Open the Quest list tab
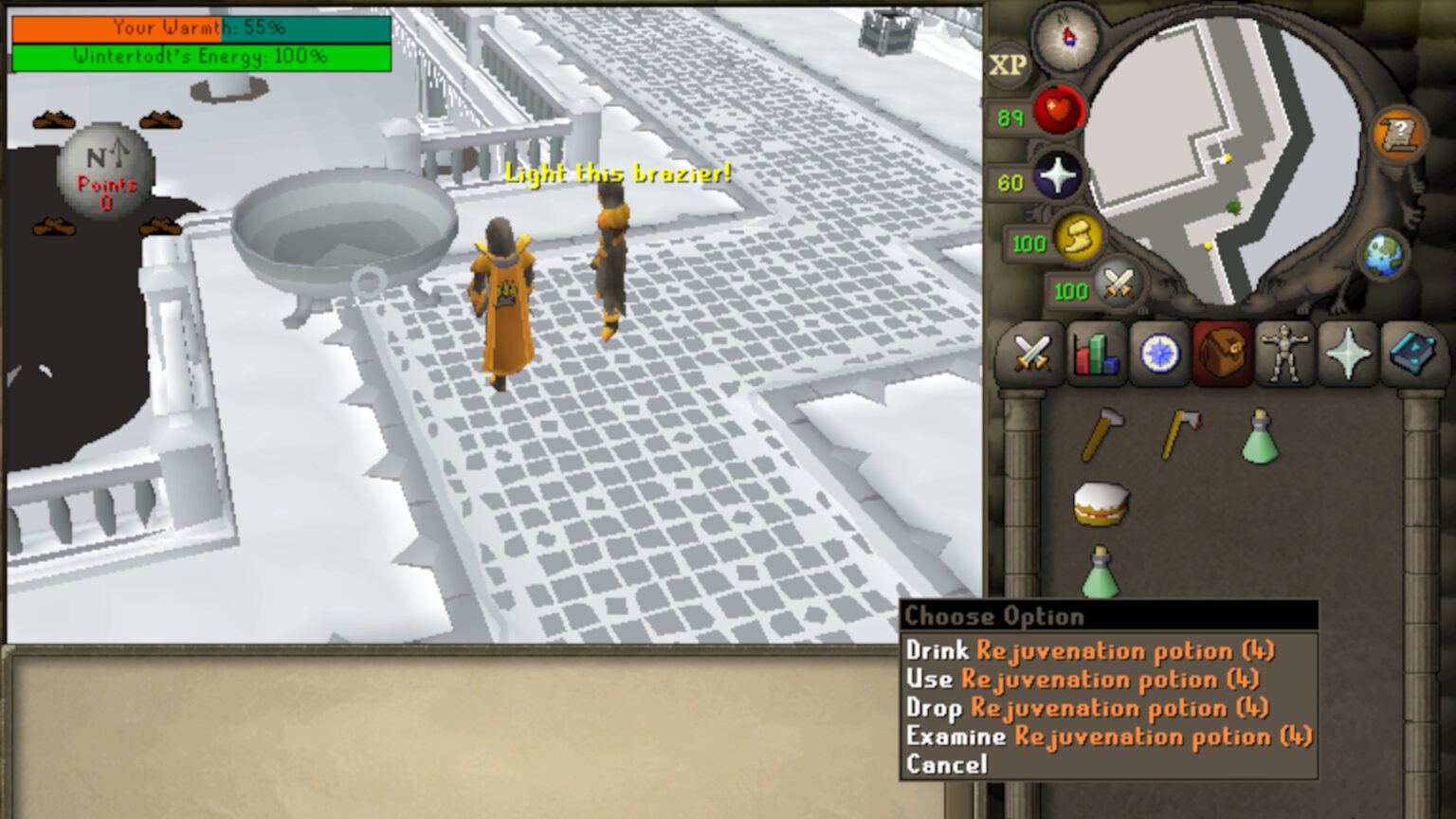The width and height of the screenshot is (1456, 819). tap(1157, 355)
